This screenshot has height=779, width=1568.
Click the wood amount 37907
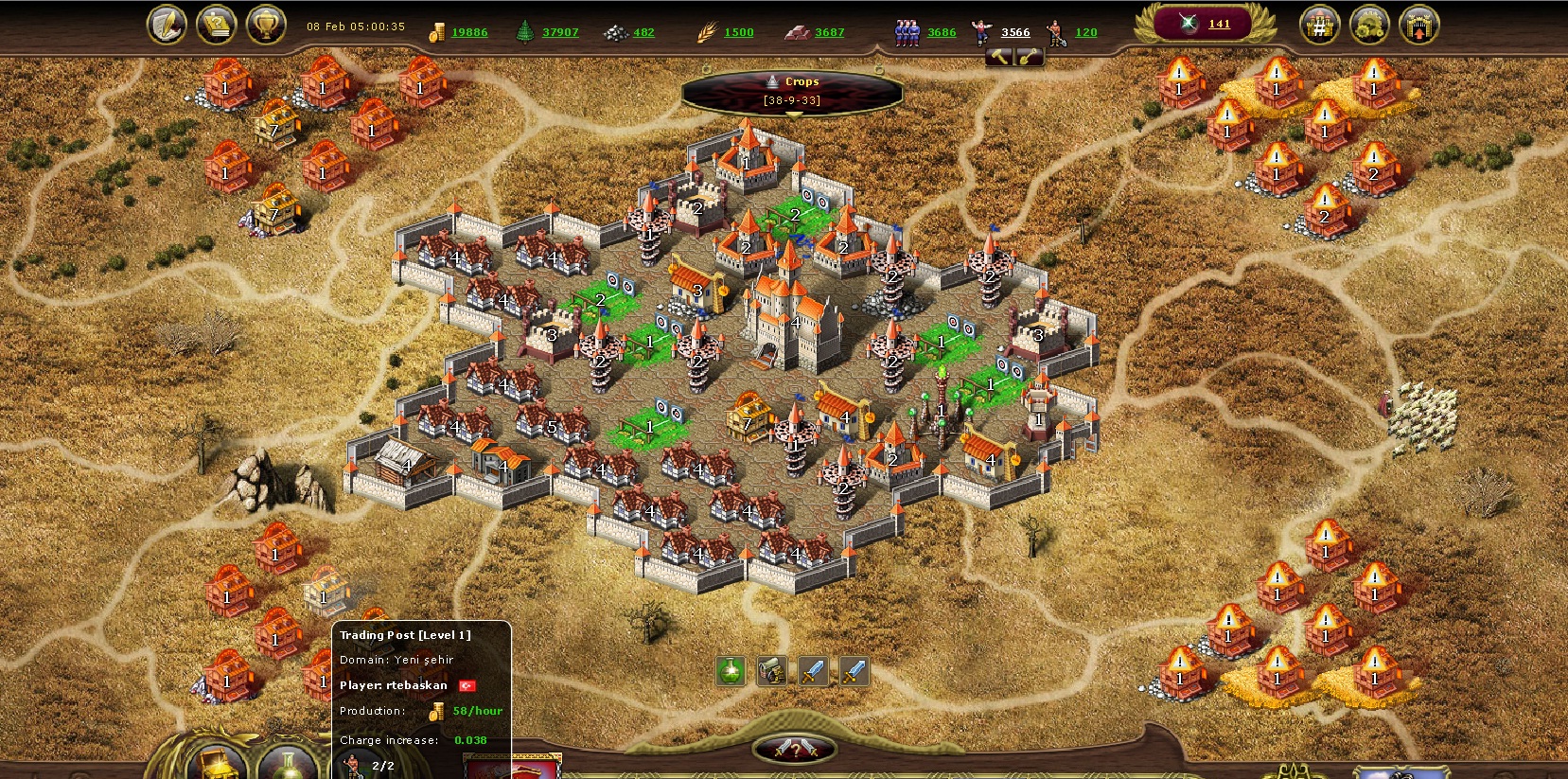(560, 32)
